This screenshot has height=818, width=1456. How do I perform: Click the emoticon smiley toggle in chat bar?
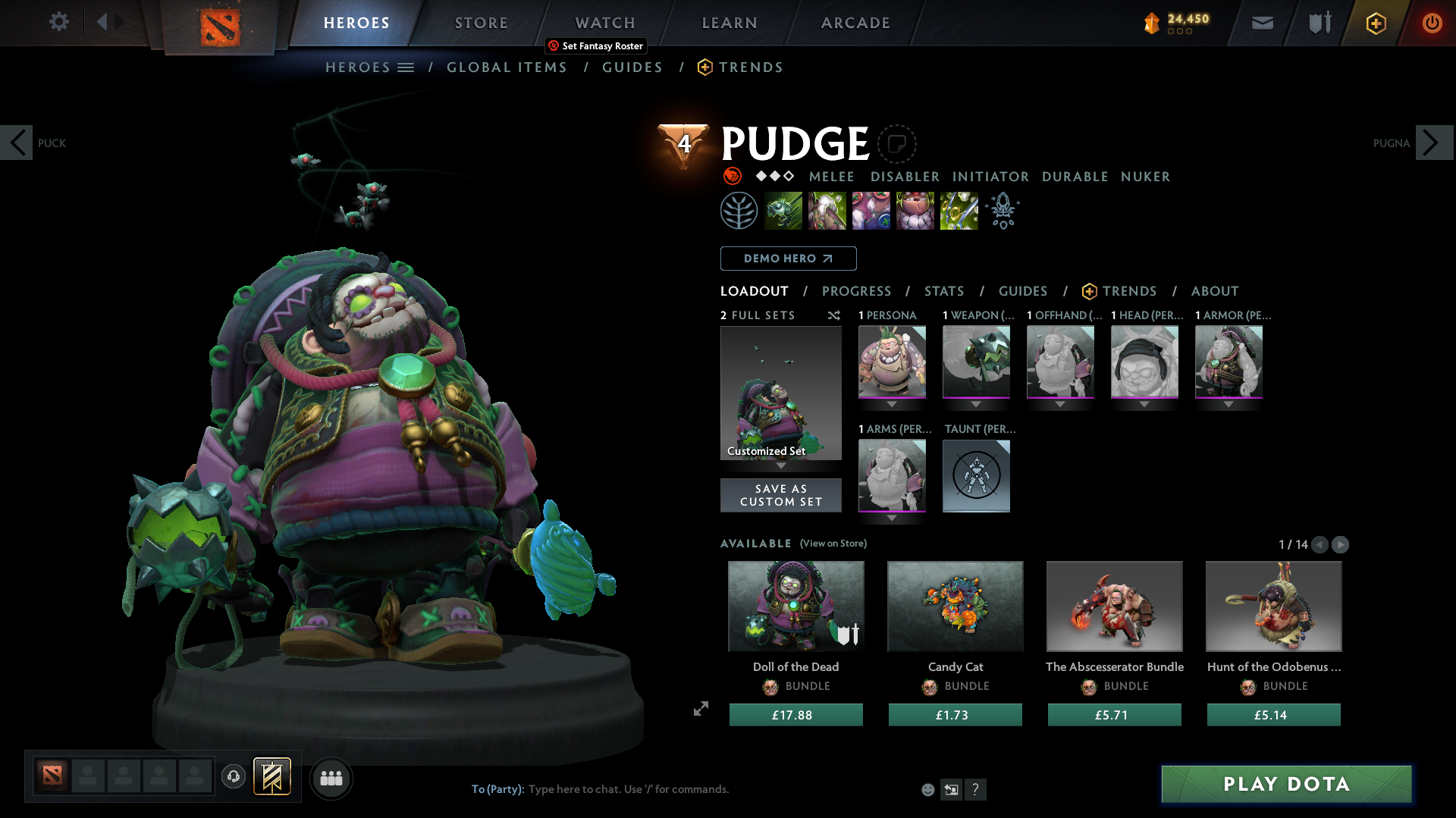point(927,789)
